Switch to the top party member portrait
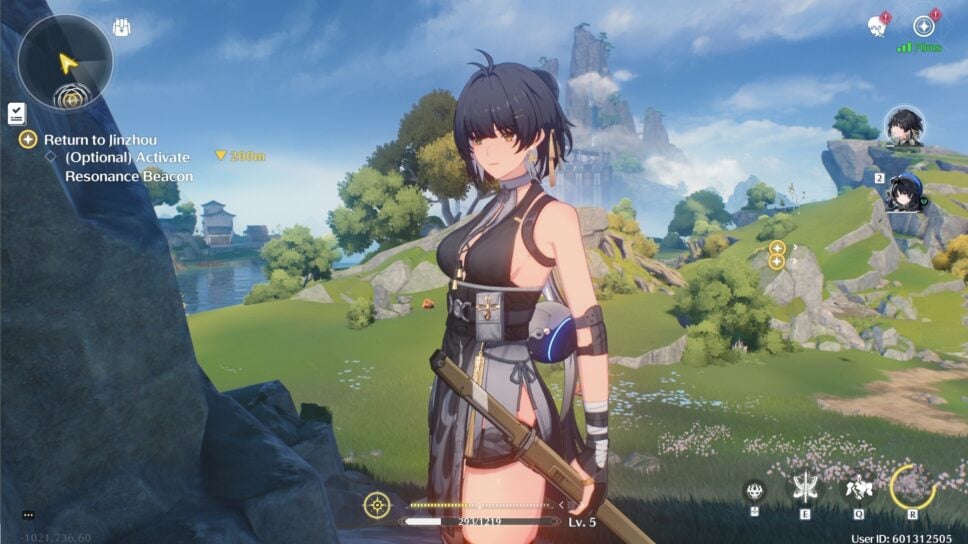 coord(904,127)
